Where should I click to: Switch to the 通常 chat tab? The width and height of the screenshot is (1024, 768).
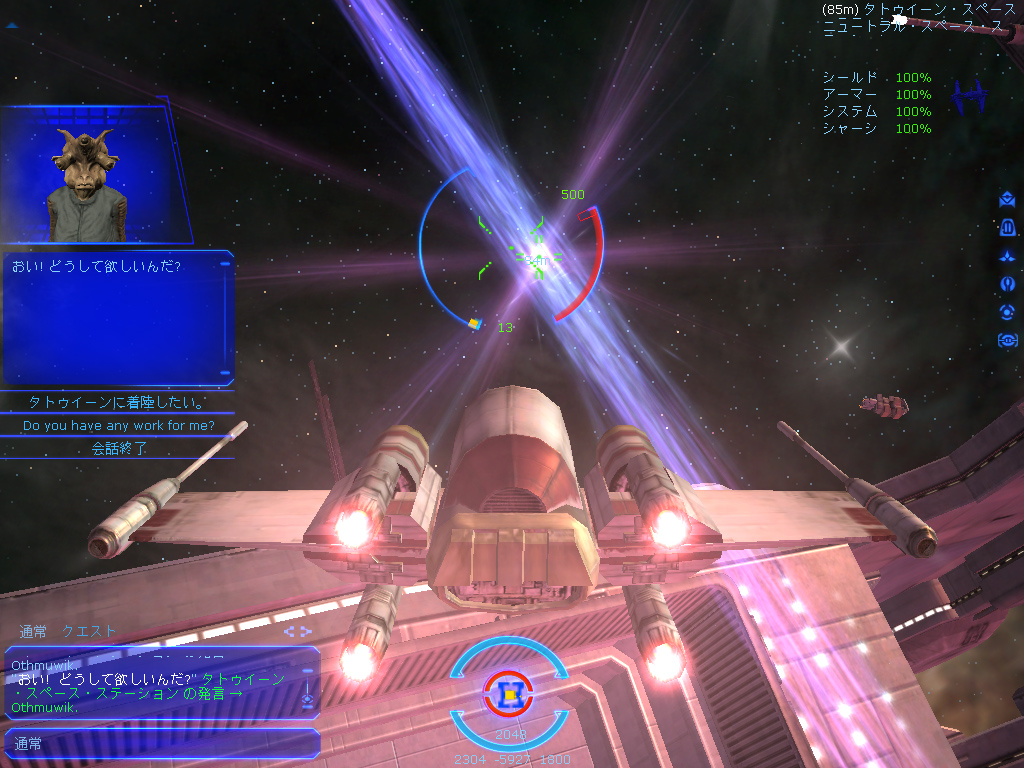(33, 631)
